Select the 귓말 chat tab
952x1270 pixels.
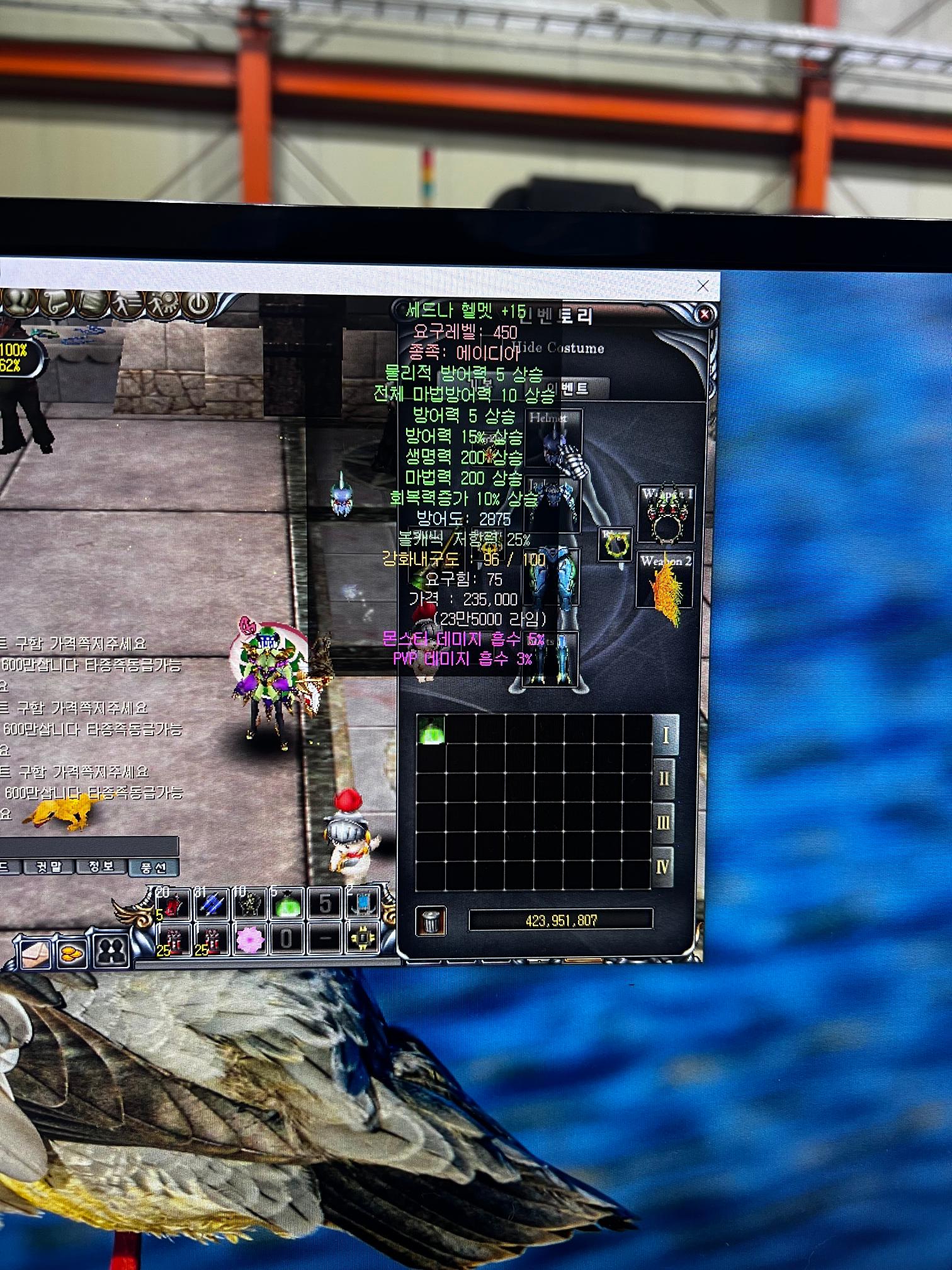(x=49, y=867)
